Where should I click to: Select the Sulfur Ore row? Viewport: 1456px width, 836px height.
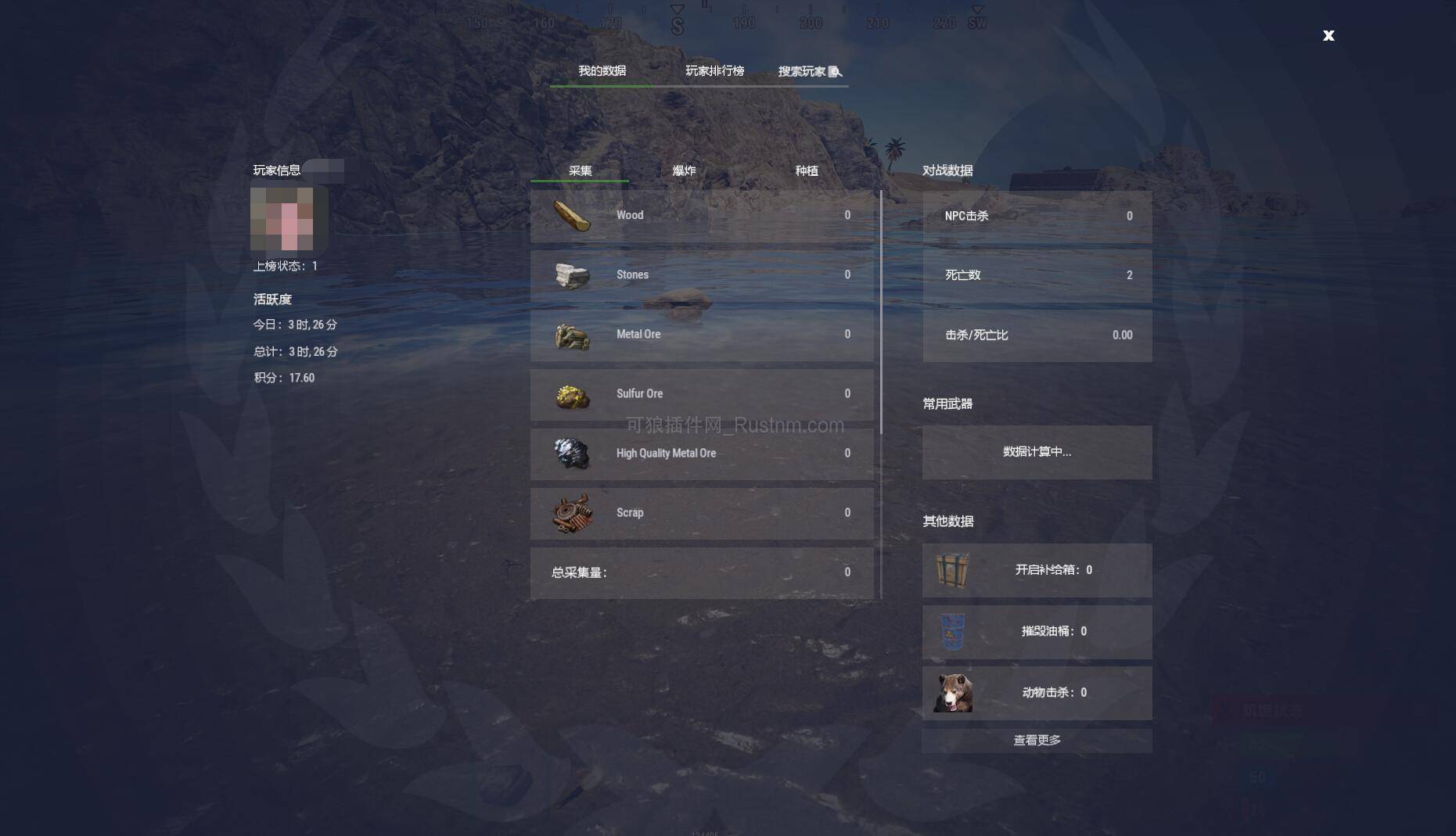coord(702,394)
